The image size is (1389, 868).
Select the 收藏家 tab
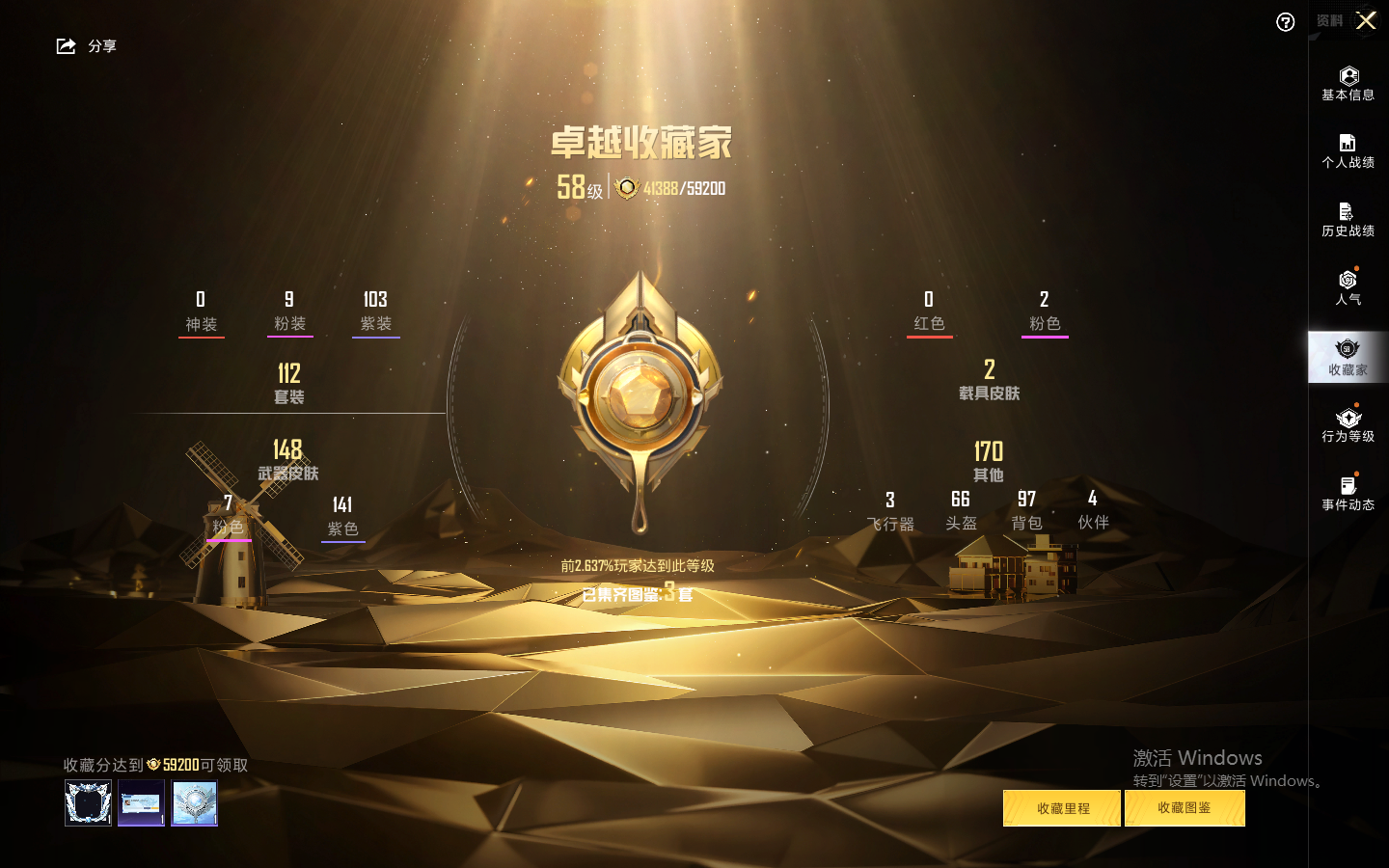[x=1348, y=357]
